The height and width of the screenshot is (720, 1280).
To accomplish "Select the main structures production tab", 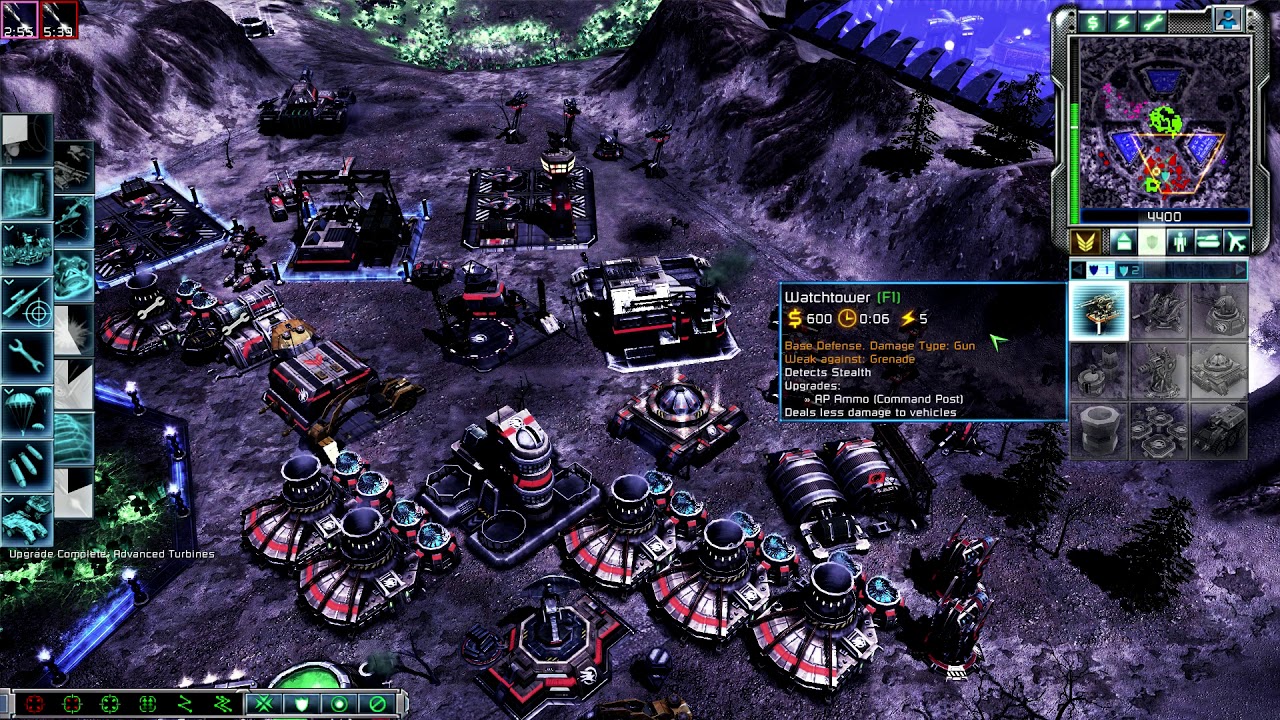I will click(x=1123, y=242).
